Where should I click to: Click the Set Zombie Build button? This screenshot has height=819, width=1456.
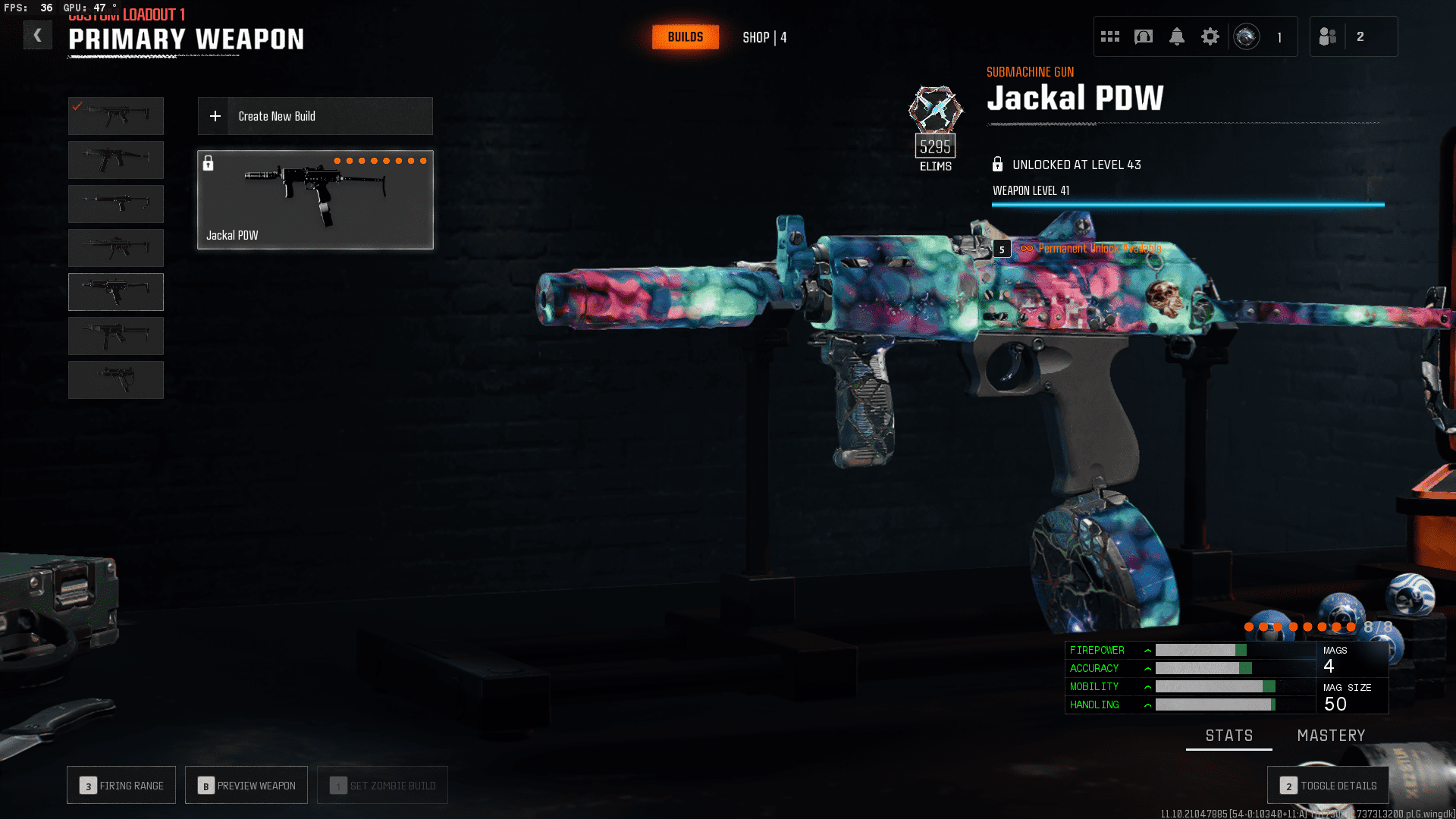pos(382,786)
